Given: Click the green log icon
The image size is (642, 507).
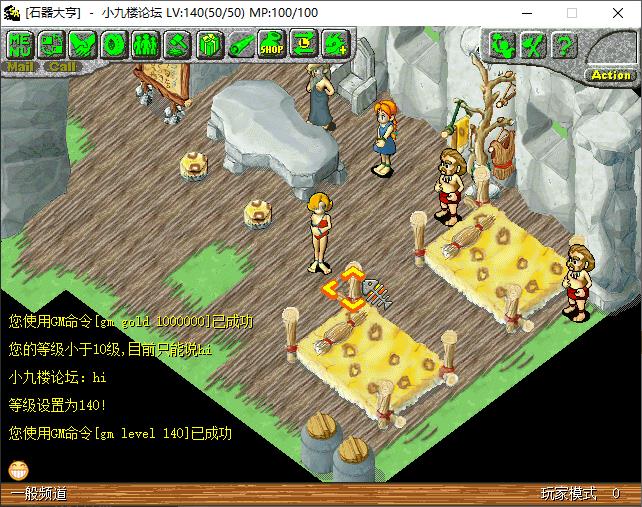Looking at the screenshot, I should (x=240, y=44).
